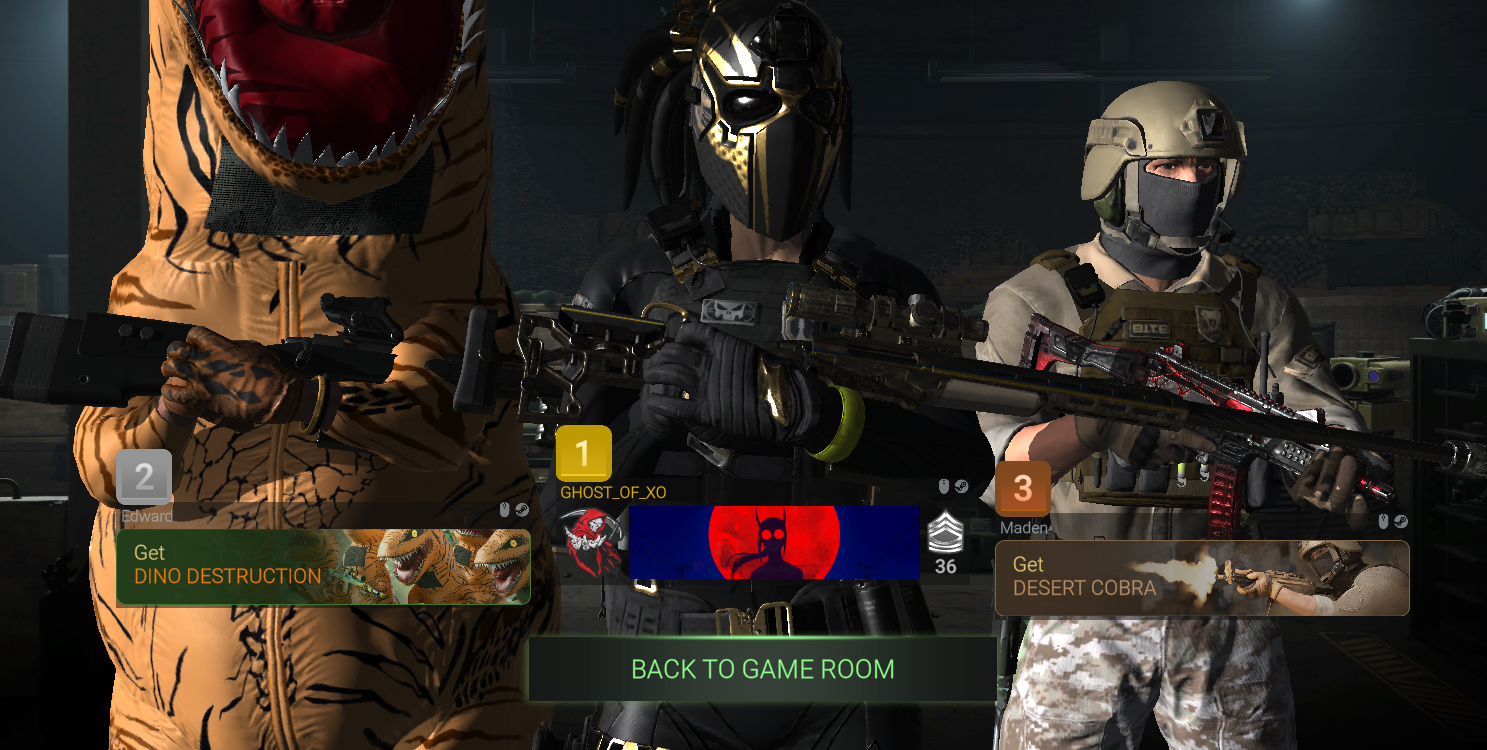Open the Get Desert Cobra offer
Image resolution: width=1487 pixels, height=750 pixels.
point(1201,578)
